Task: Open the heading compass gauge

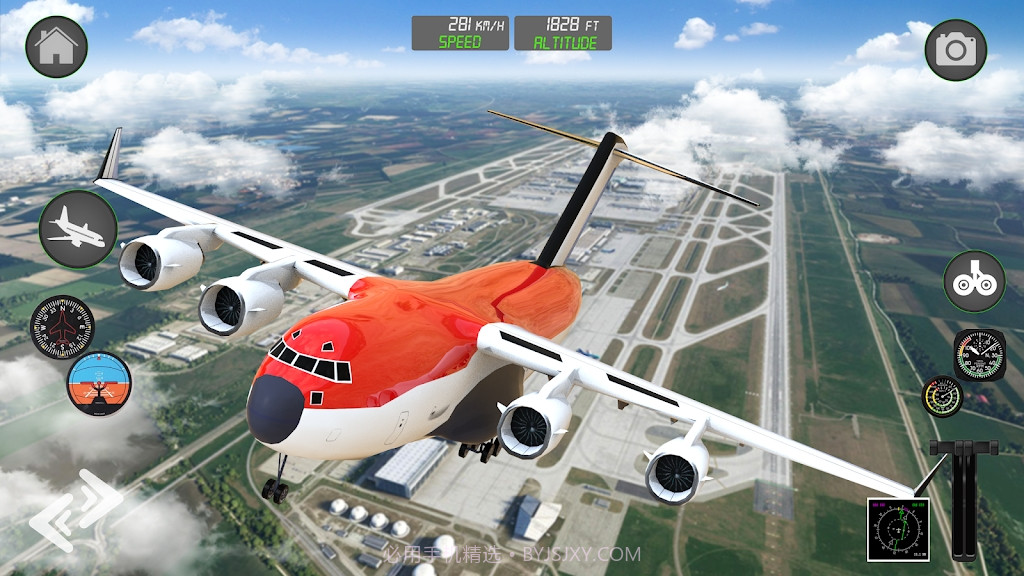Action: pyautogui.click(x=62, y=327)
